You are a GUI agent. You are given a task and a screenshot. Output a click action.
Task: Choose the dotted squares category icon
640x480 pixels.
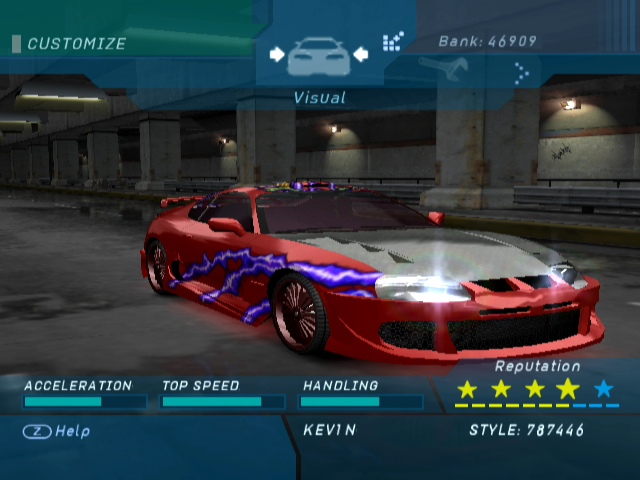tap(393, 42)
